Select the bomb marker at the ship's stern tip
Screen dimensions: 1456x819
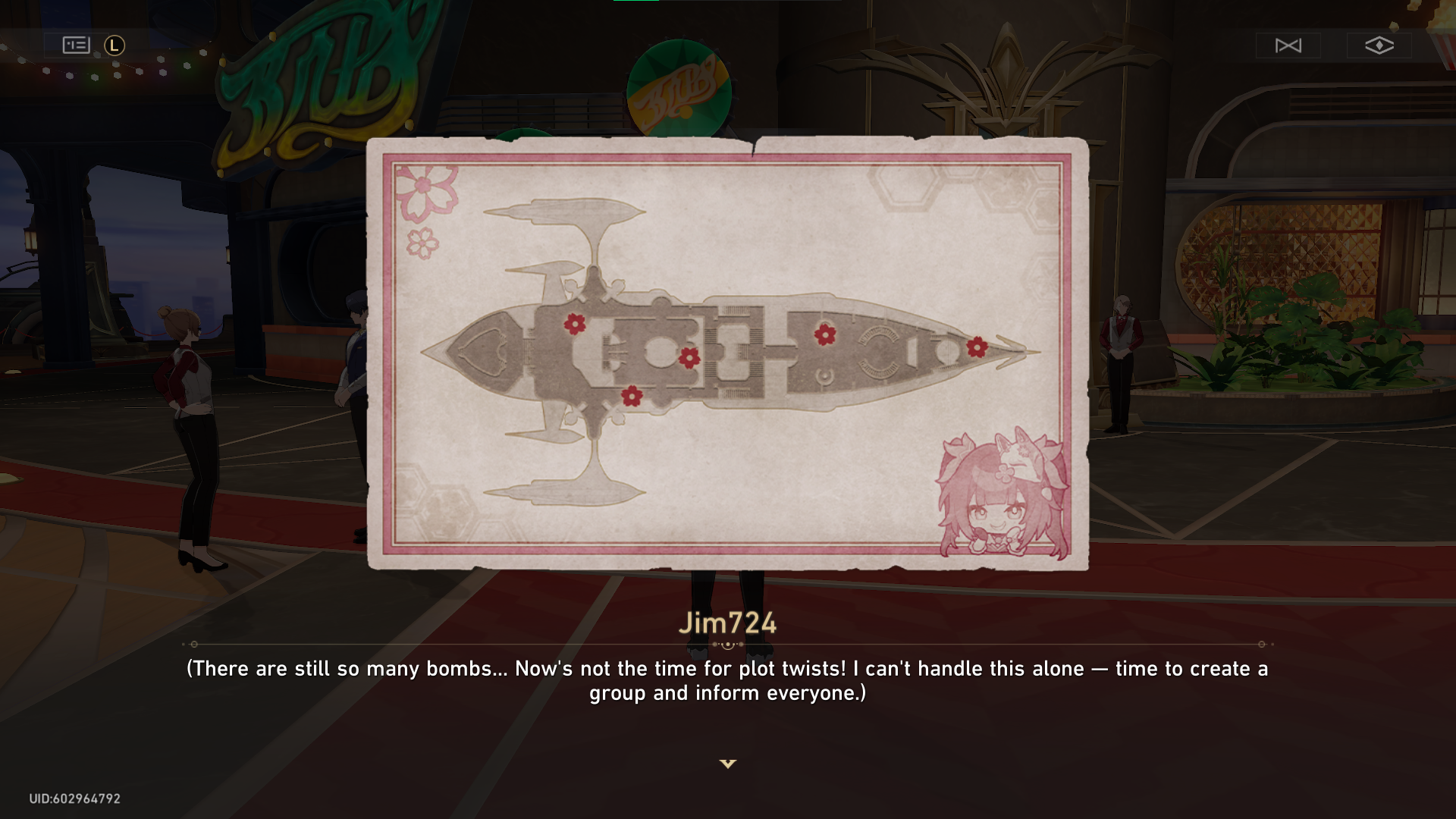[x=575, y=325]
